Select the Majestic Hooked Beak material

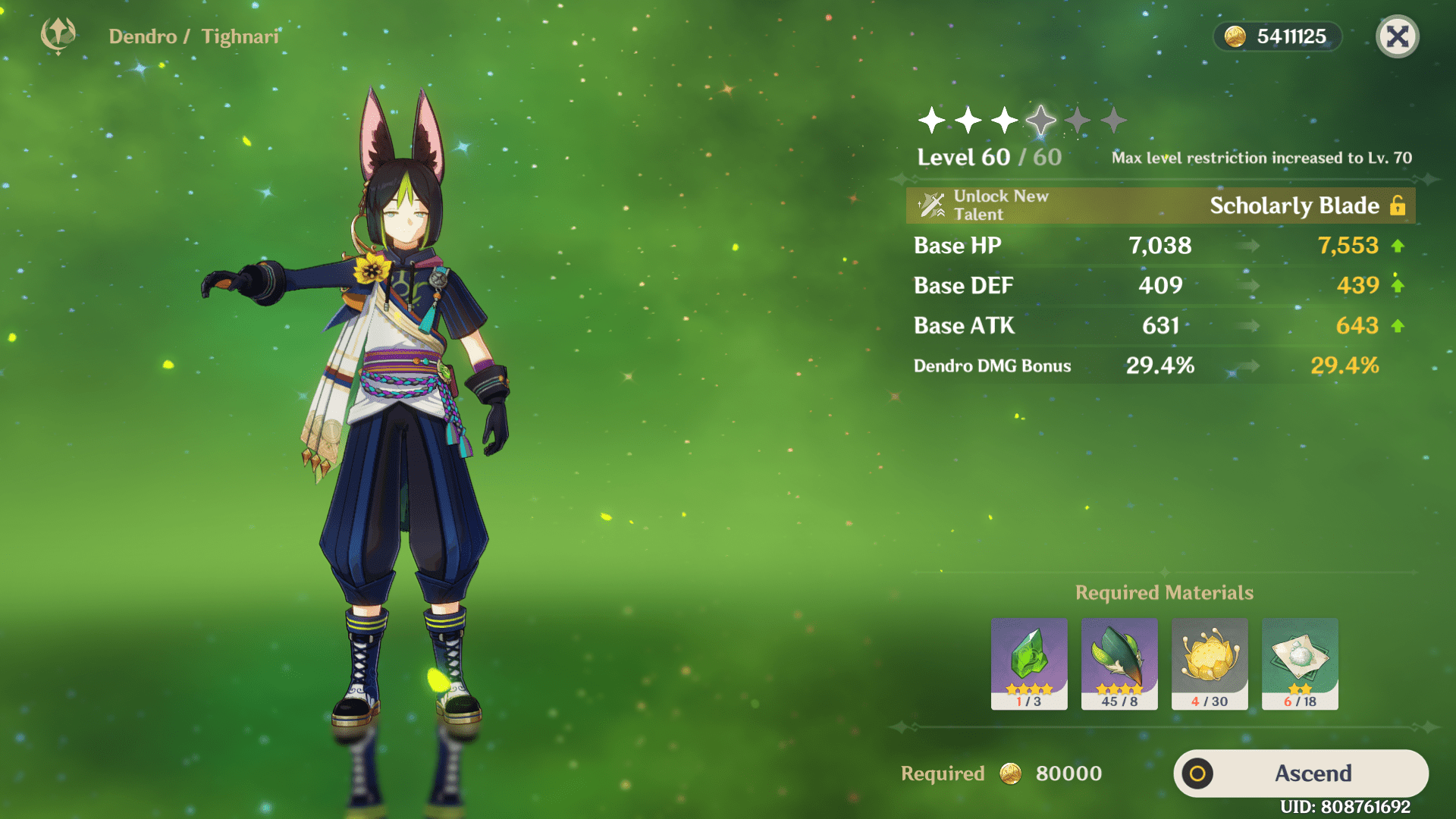coord(1119,664)
